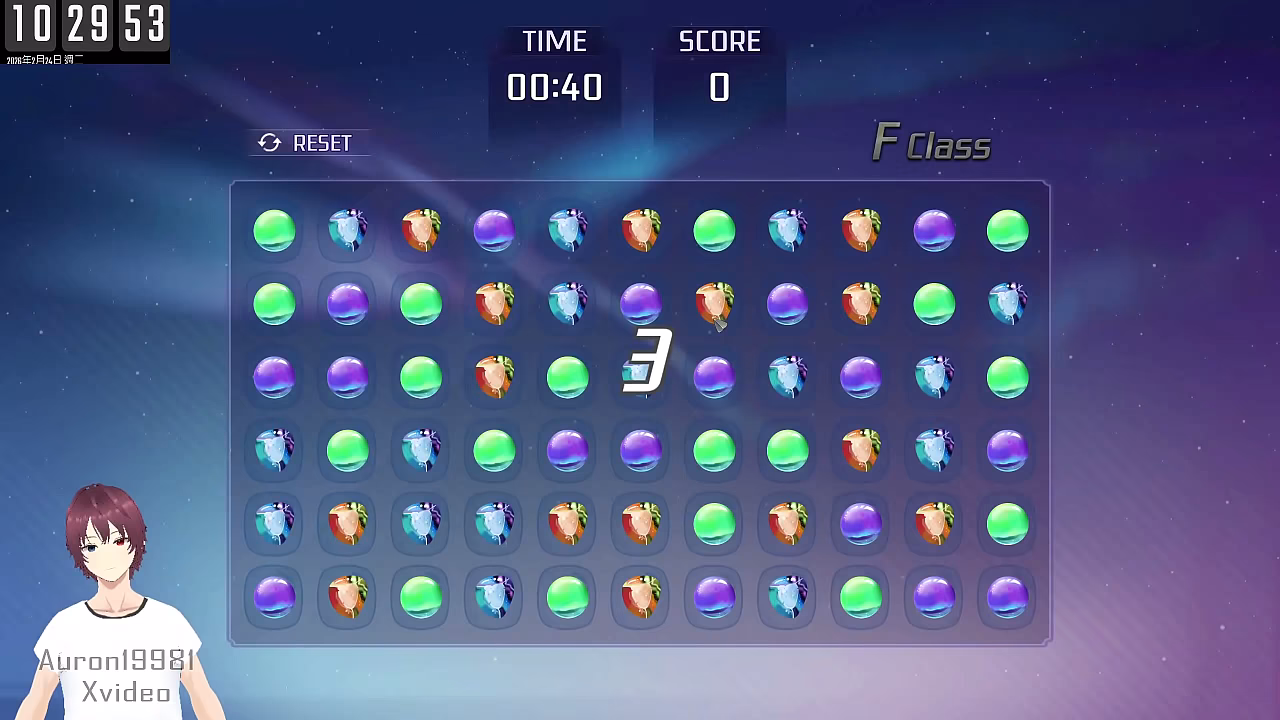1280x720 pixels.
Task: Click the RESET button
Action: tap(307, 143)
